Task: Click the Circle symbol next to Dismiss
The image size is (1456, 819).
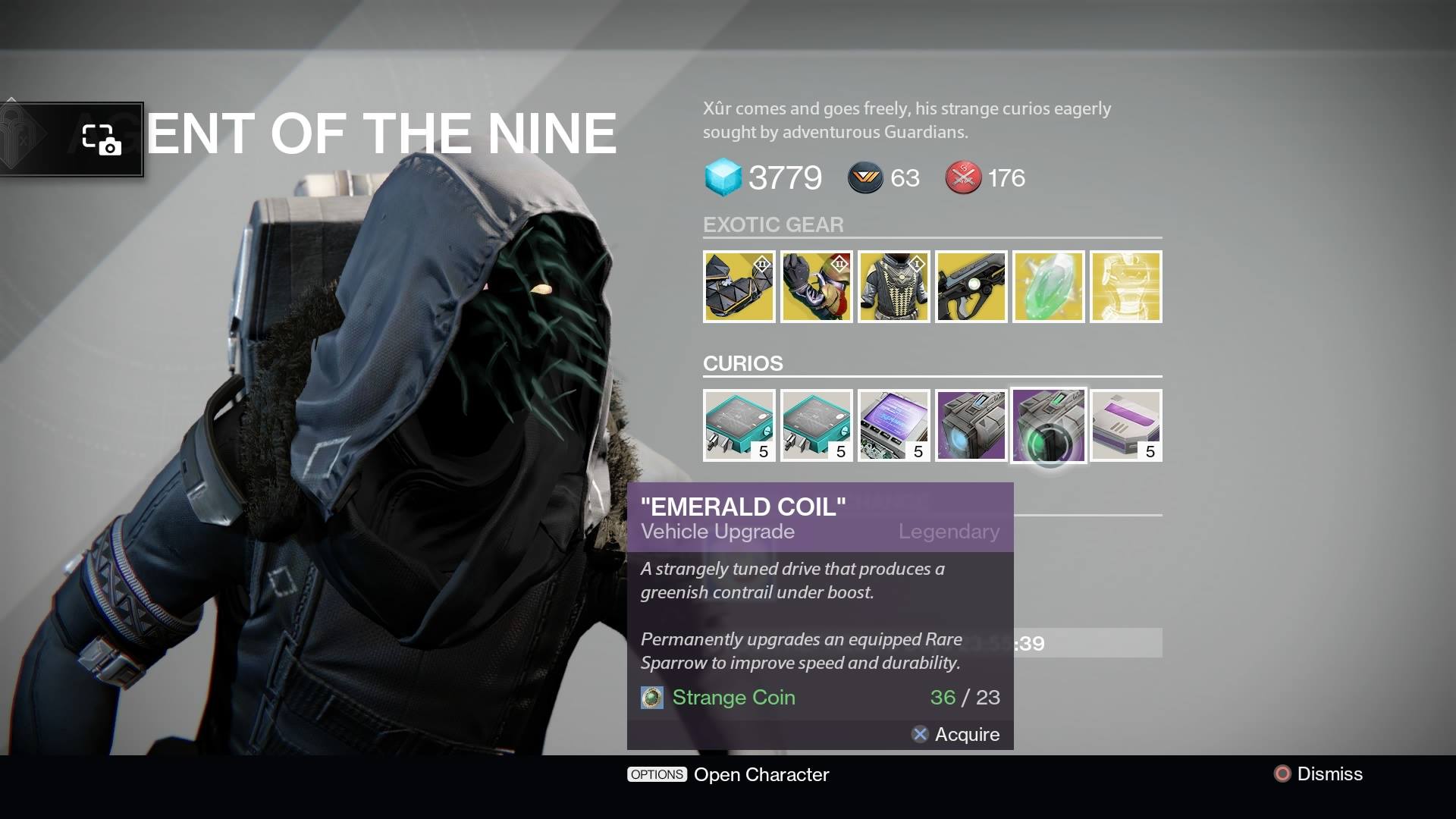Action: [1282, 774]
